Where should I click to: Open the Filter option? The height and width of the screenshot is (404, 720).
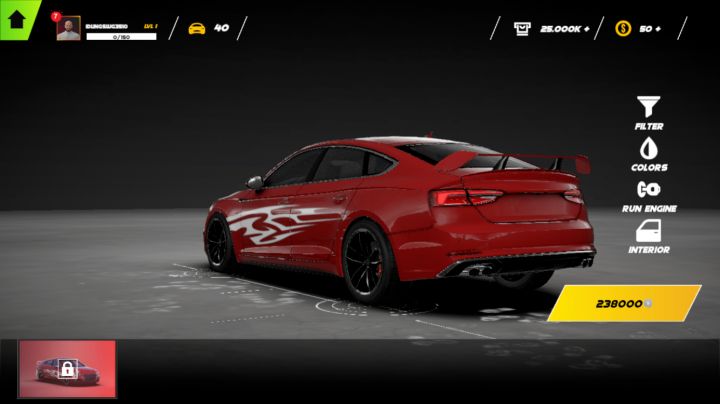[x=649, y=112]
